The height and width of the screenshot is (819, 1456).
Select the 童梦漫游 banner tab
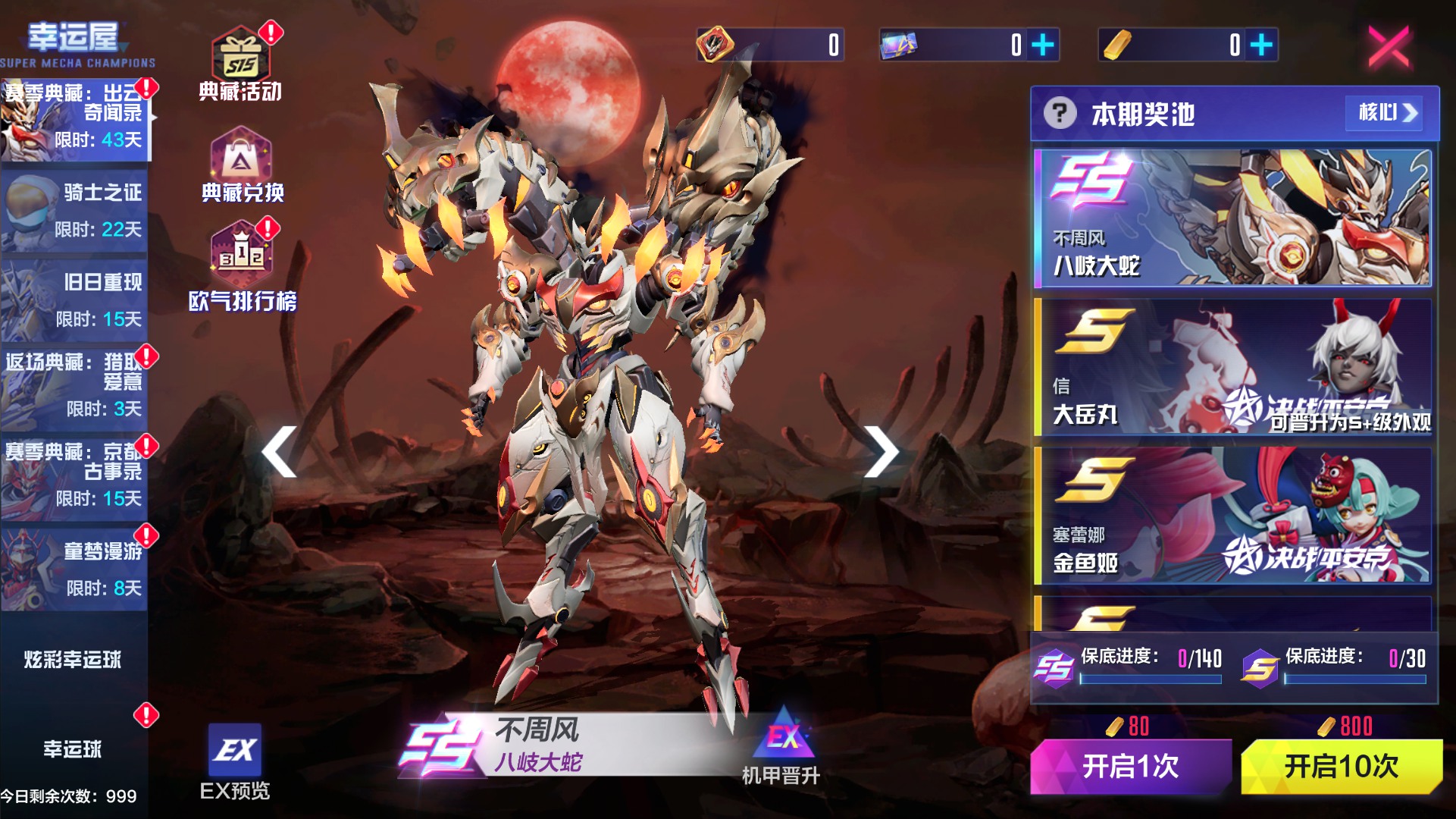[74, 569]
